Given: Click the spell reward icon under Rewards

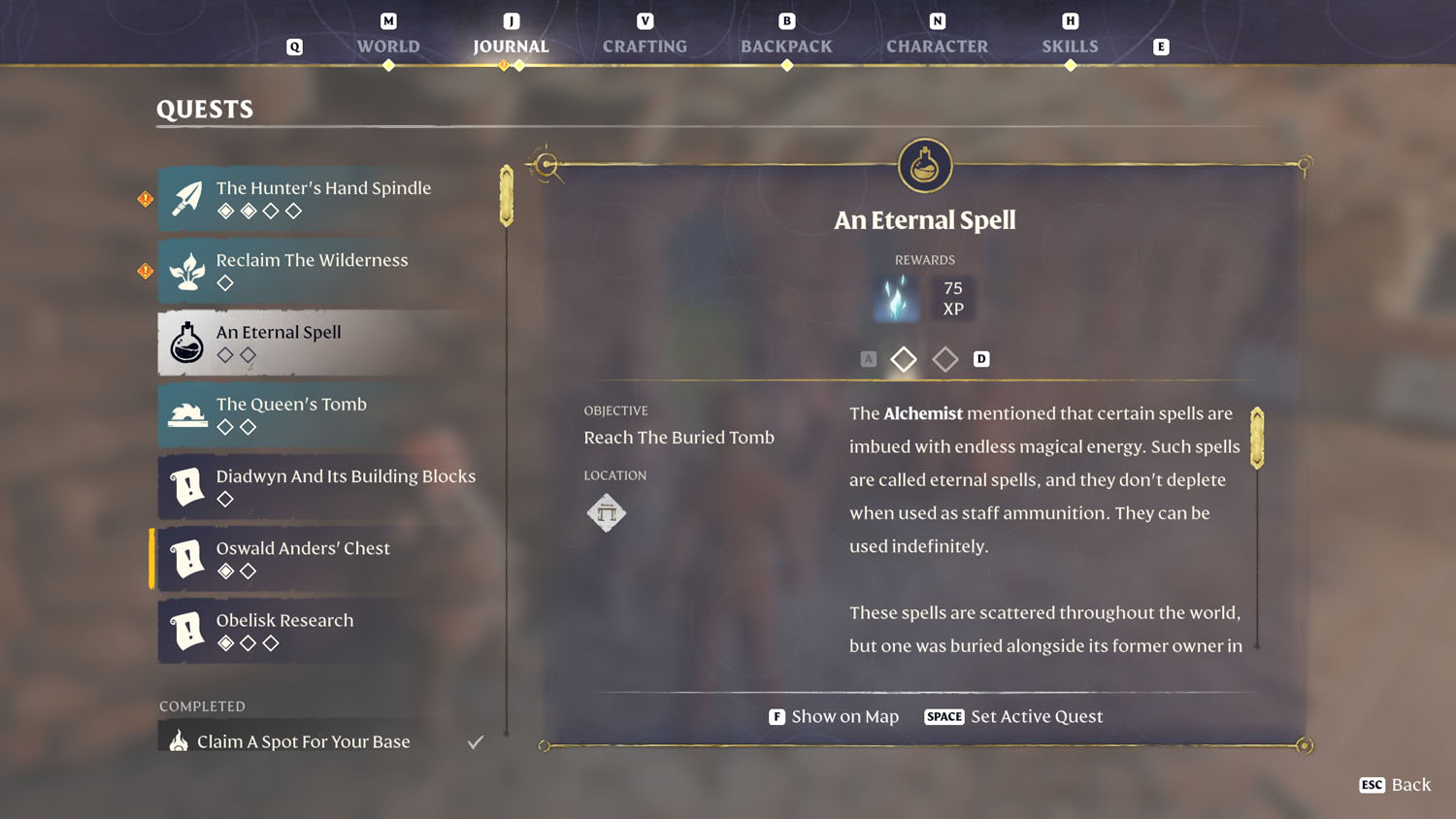Looking at the screenshot, I should pos(896,298).
